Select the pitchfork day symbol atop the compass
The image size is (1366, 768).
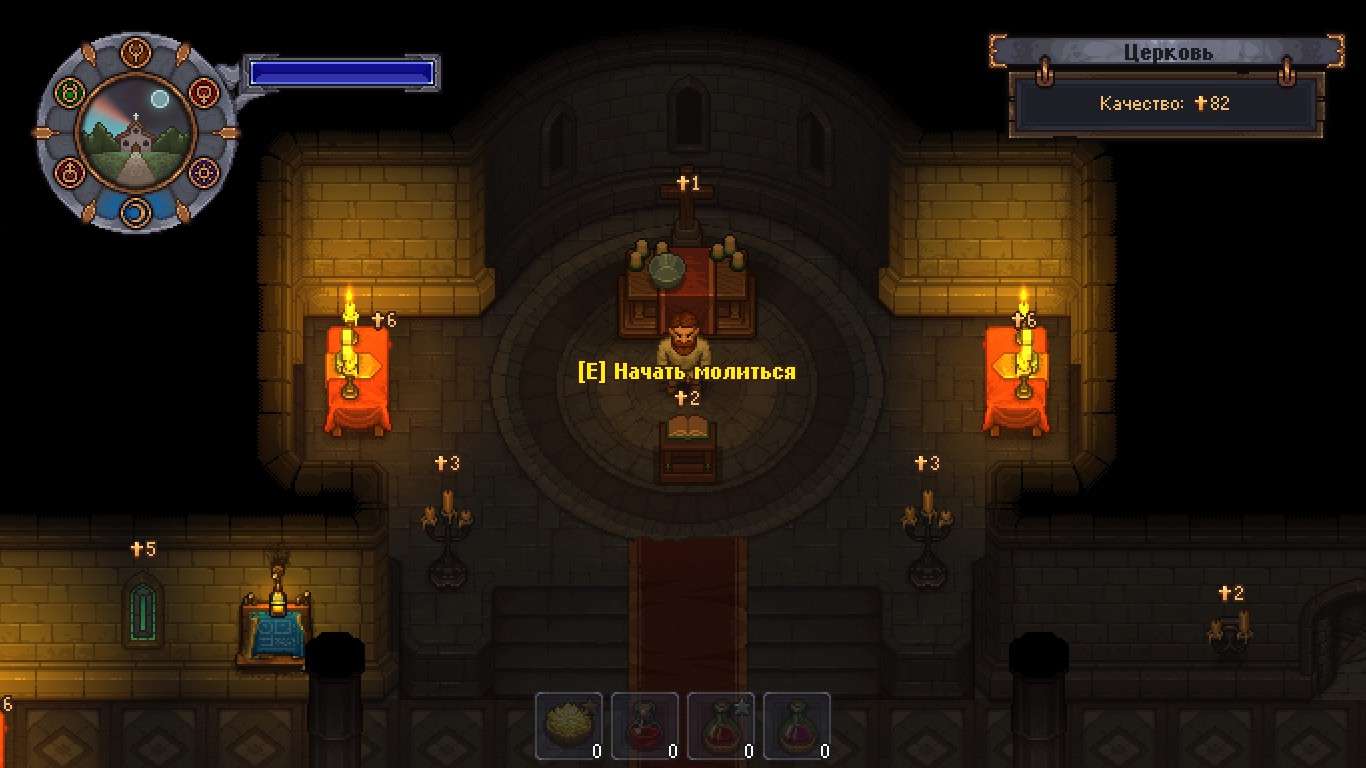click(x=136, y=52)
